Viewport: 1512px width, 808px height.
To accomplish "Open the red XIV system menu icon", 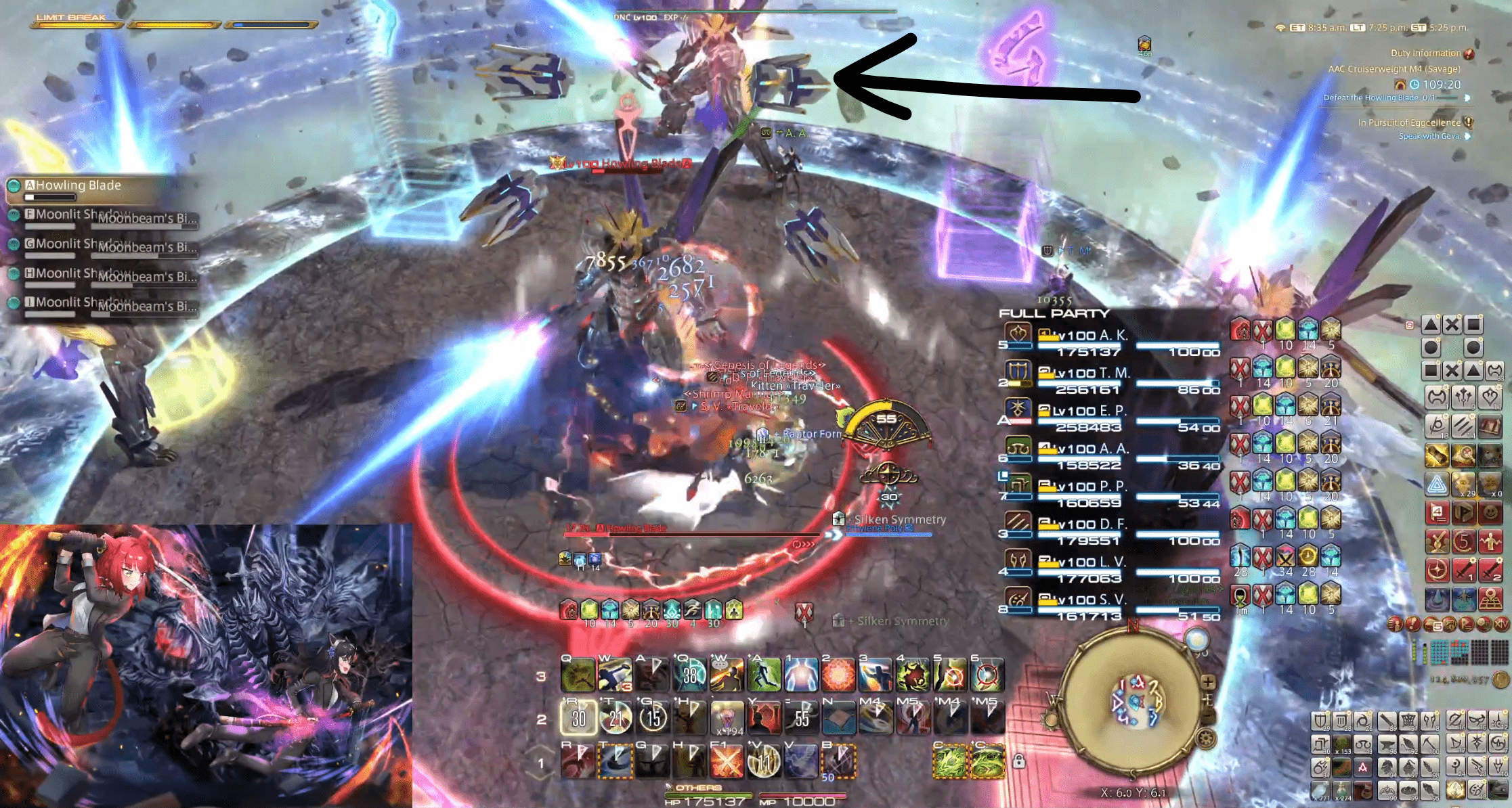I will [x=1501, y=624].
